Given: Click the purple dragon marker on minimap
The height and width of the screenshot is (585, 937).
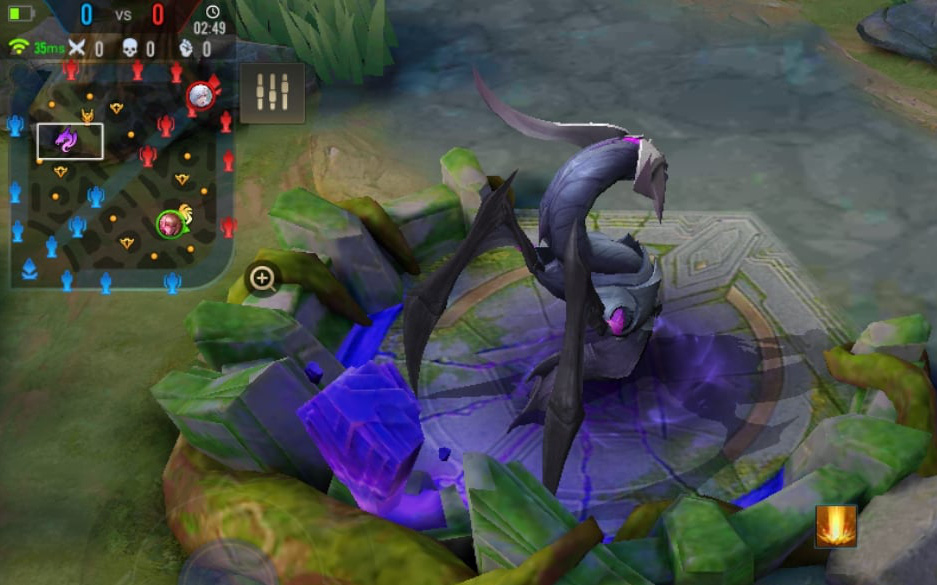Looking at the screenshot, I should click(68, 141).
